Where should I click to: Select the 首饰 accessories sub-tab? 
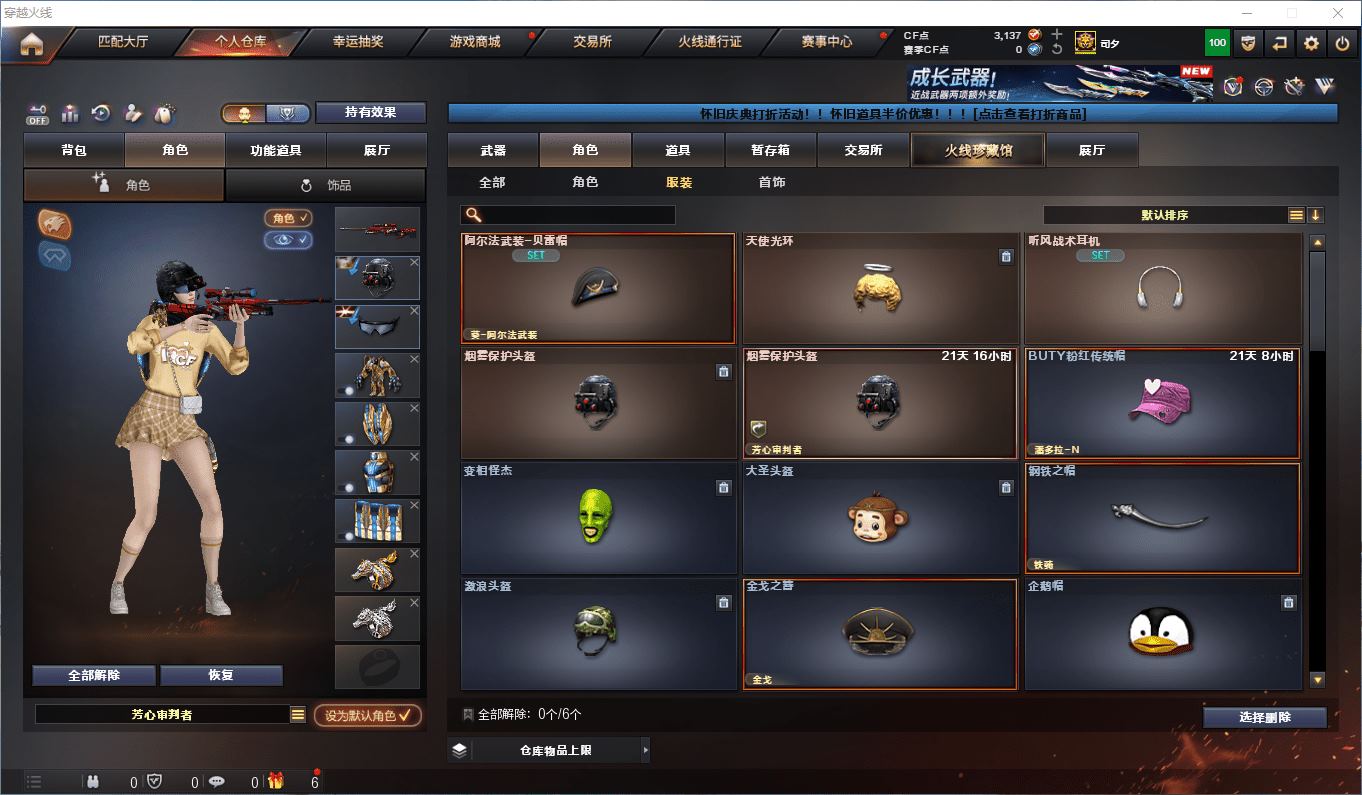(x=771, y=182)
